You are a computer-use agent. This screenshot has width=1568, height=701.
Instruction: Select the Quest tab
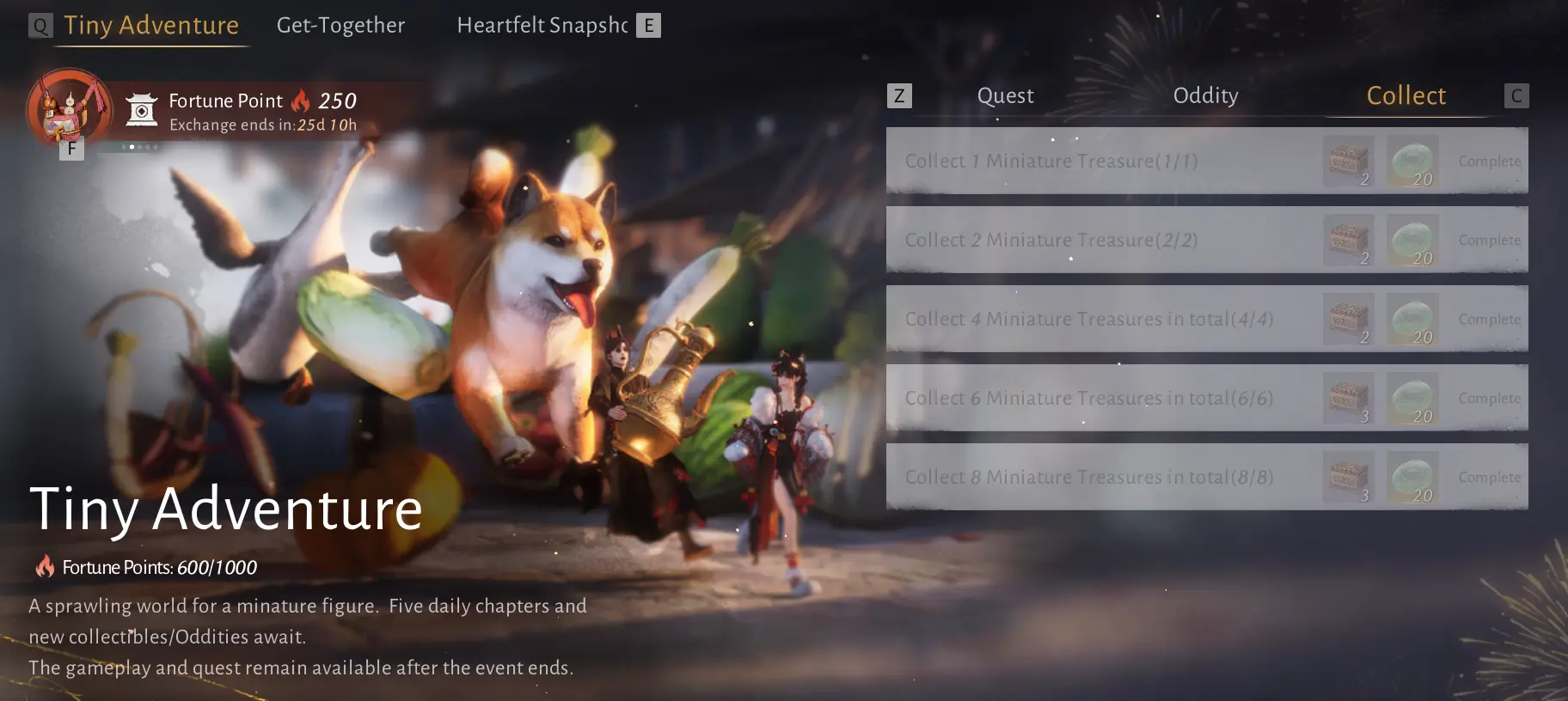click(1004, 95)
